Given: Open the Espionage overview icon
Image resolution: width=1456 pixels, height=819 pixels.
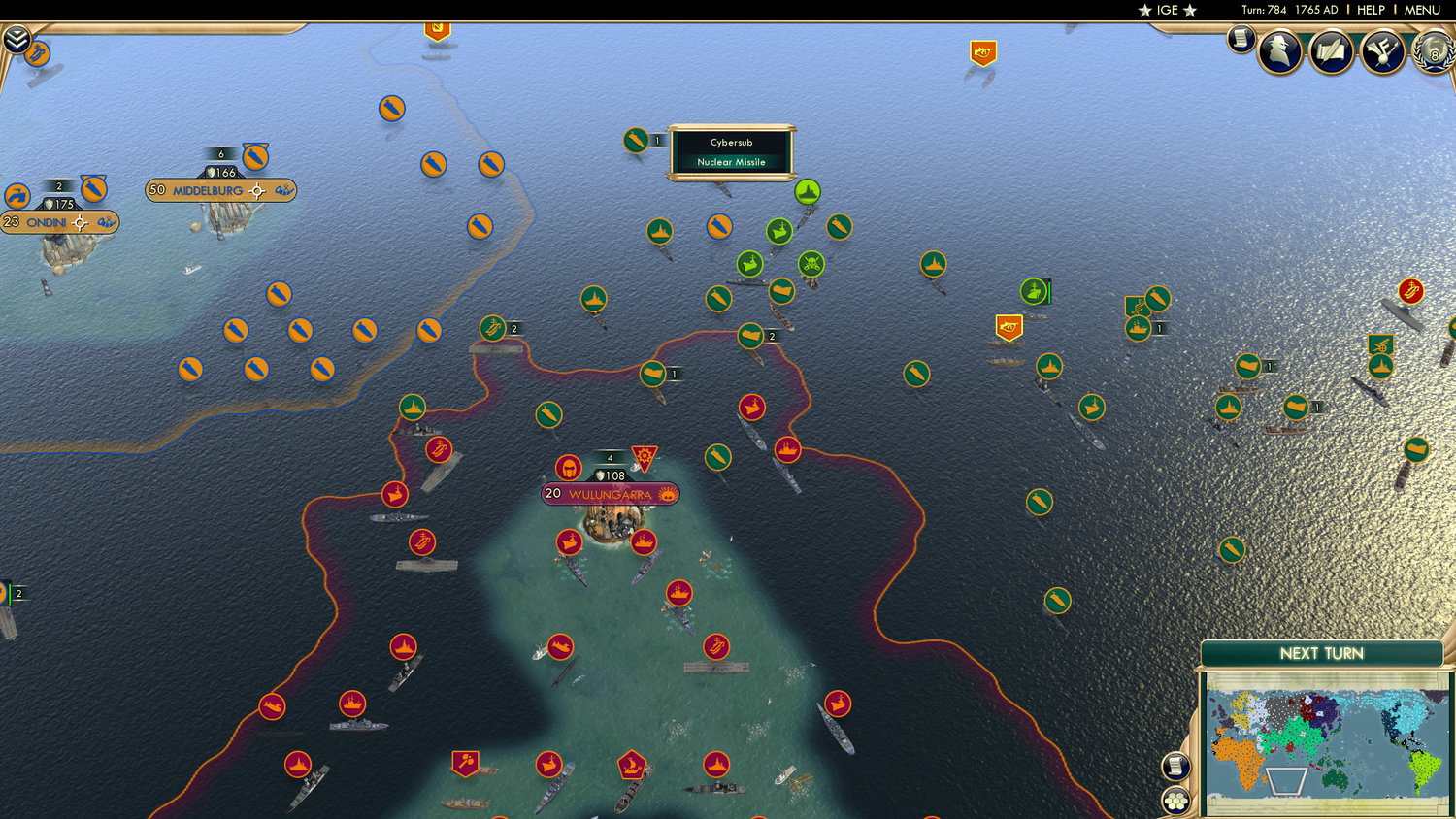Looking at the screenshot, I should (x=1281, y=50).
